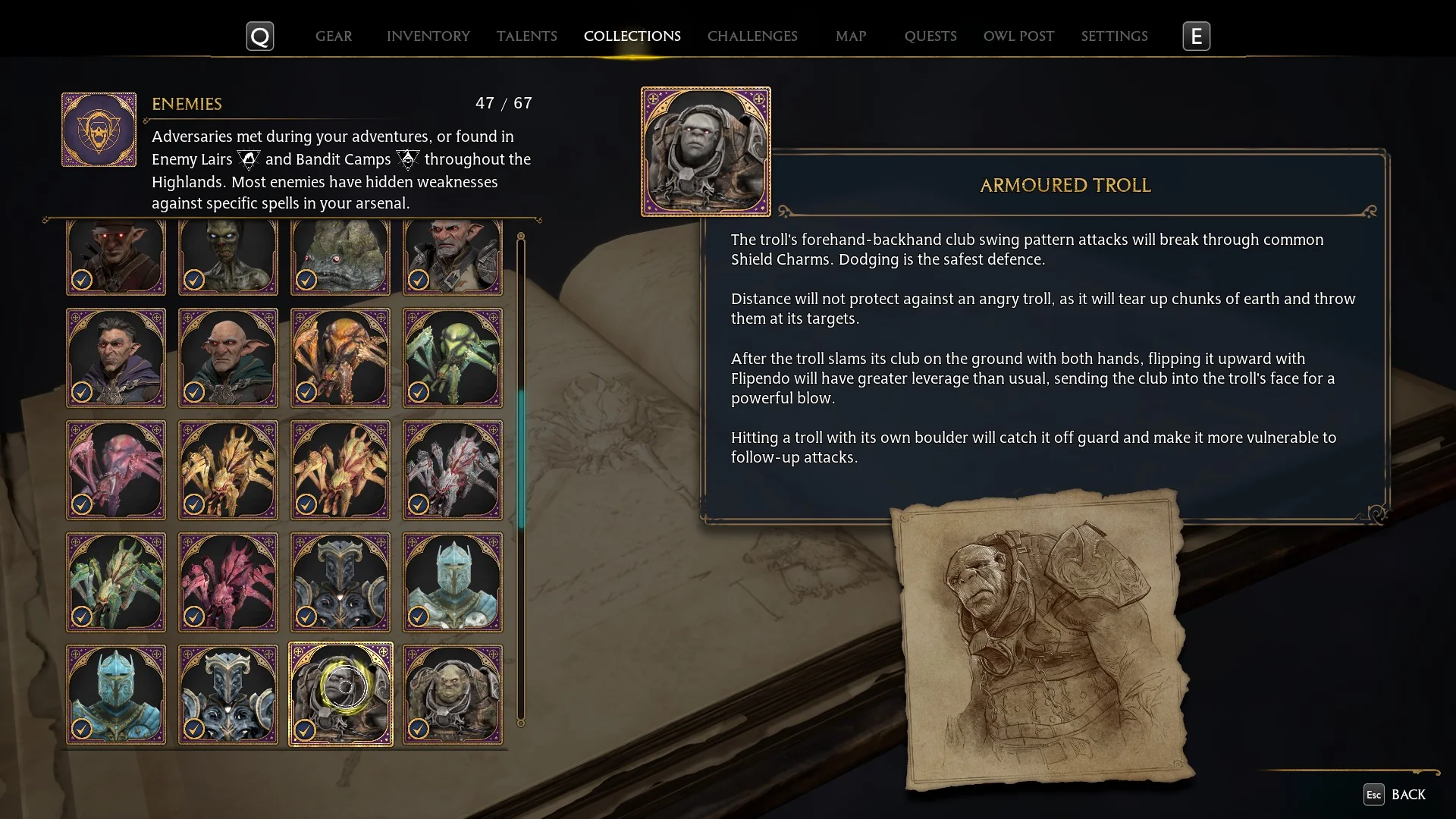The image size is (1456, 819).
Task: Open the Challenges tab
Action: [x=752, y=36]
